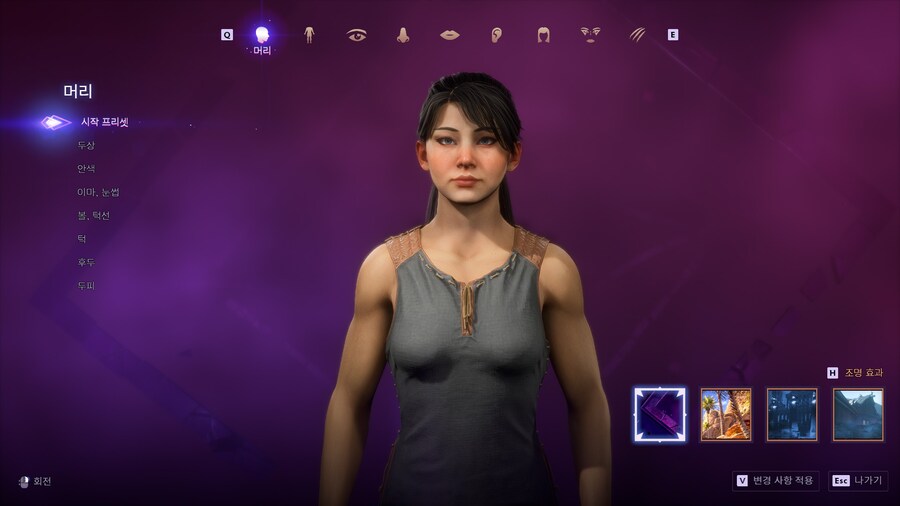Image resolution: width=900 pixels, height=506 pixels.
Task: Select the 머리 (head) category tab
Action: coord(262,37)
